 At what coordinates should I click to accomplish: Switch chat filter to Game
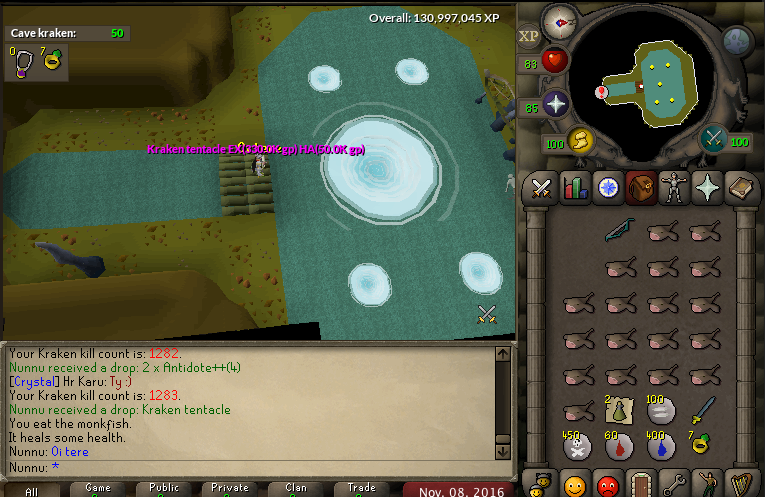point(98,489)
